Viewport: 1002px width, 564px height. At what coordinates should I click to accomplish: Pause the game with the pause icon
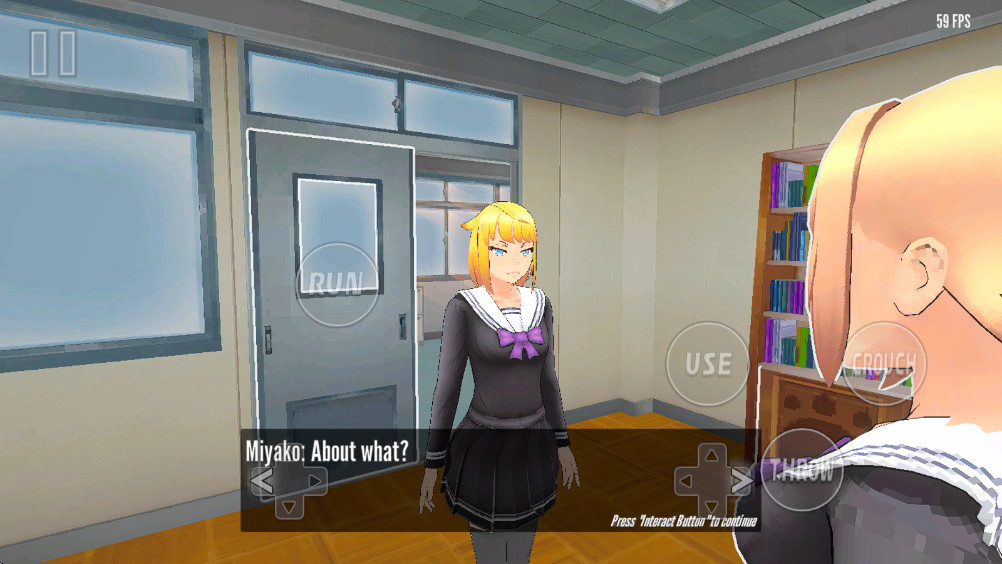point(53,53)
